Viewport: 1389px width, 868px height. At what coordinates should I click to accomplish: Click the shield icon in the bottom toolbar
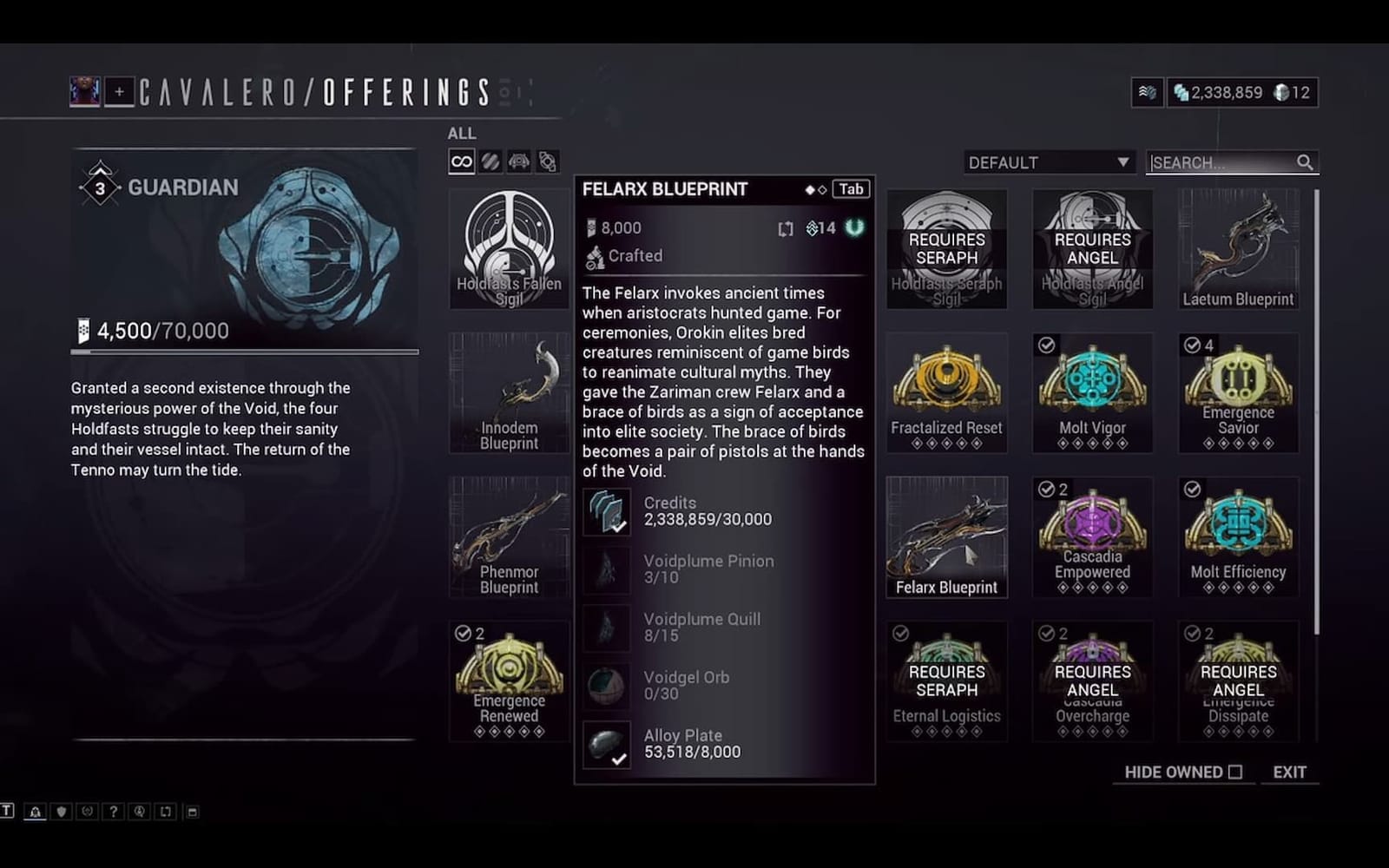[62, 812]
